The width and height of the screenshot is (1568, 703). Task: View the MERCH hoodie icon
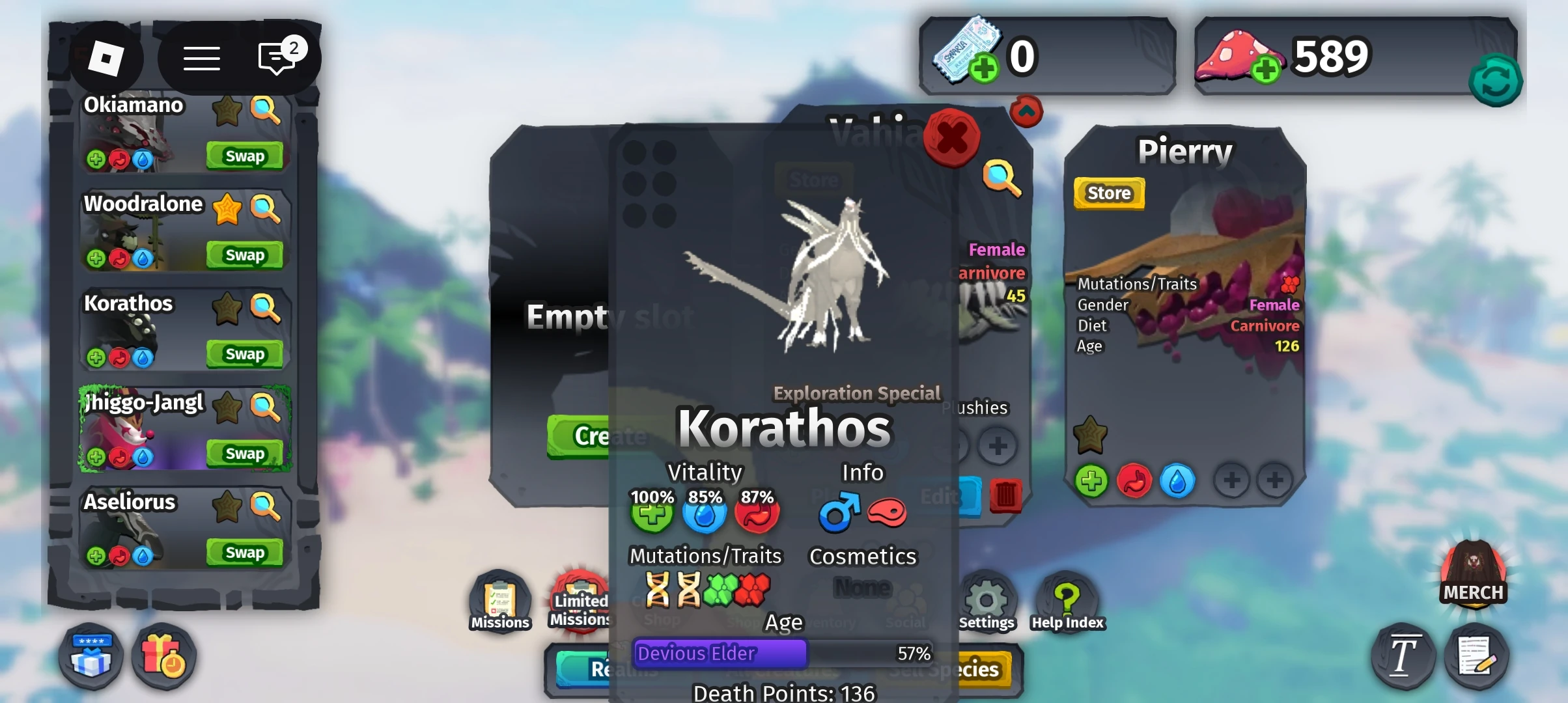[1474, 573]
